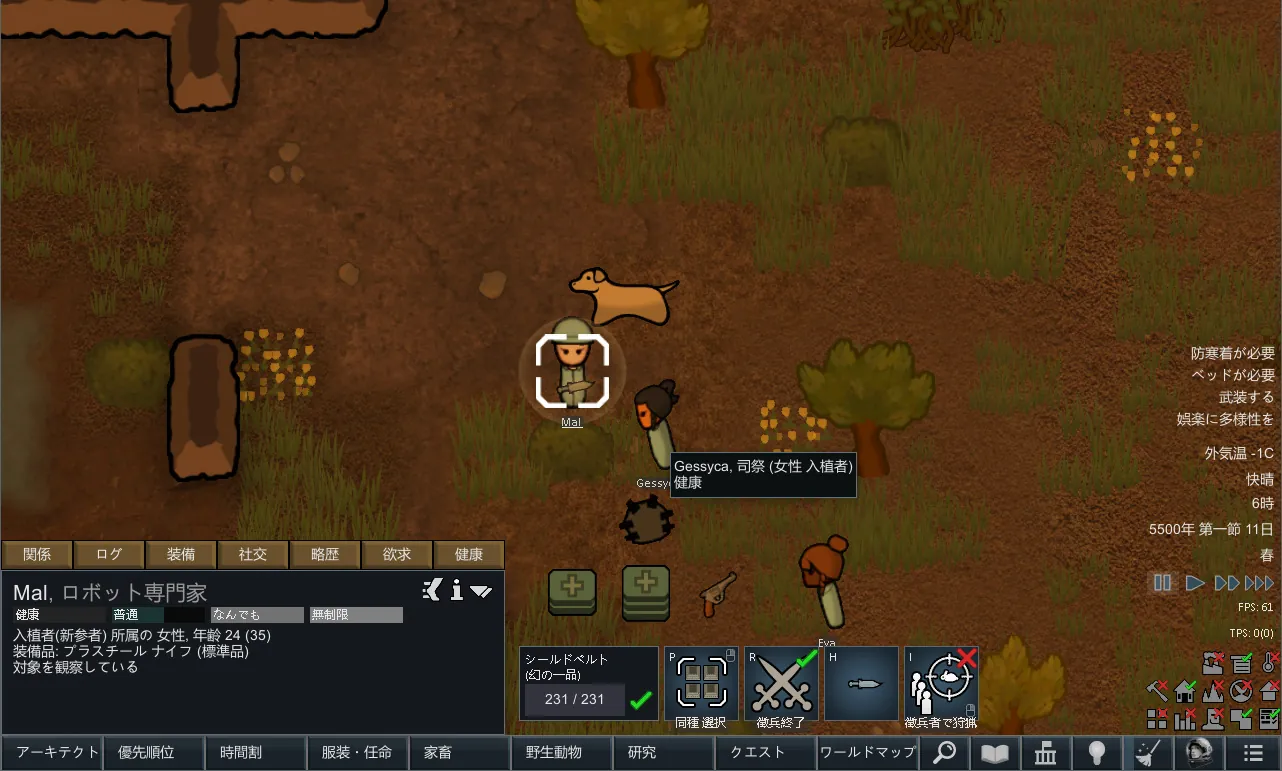Open the ワールドマップ world map

point(866,752)
